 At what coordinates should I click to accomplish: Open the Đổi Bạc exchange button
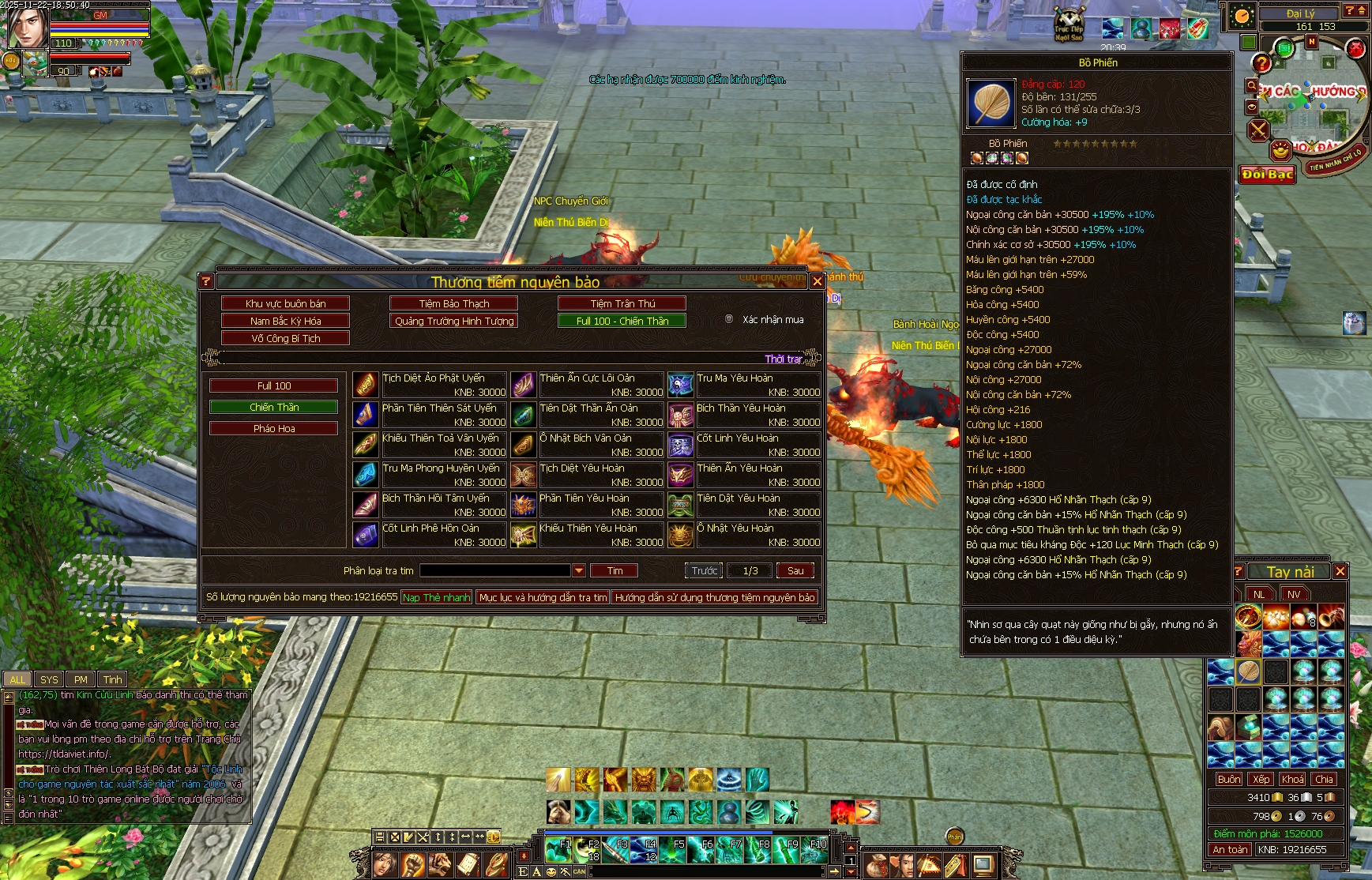click(x=1267, y=175)
